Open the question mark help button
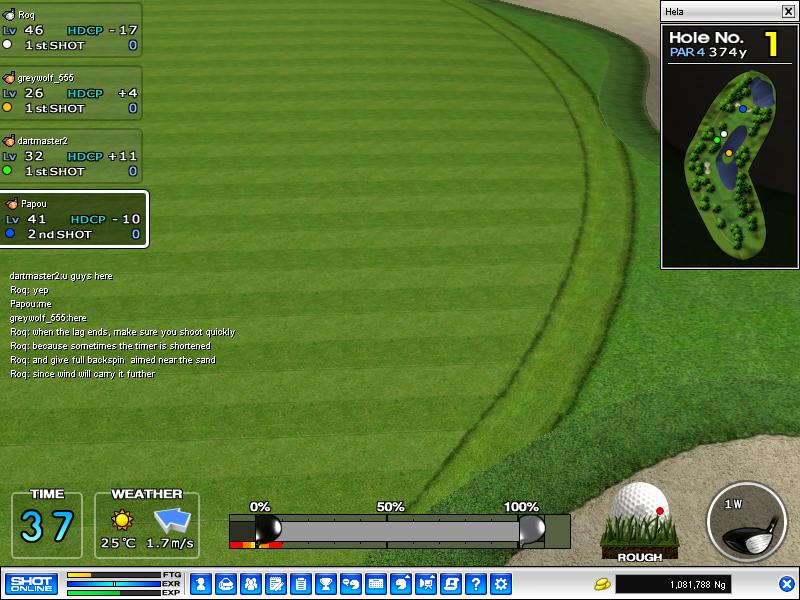Viewport: 800px width, 600px height. 476,584
